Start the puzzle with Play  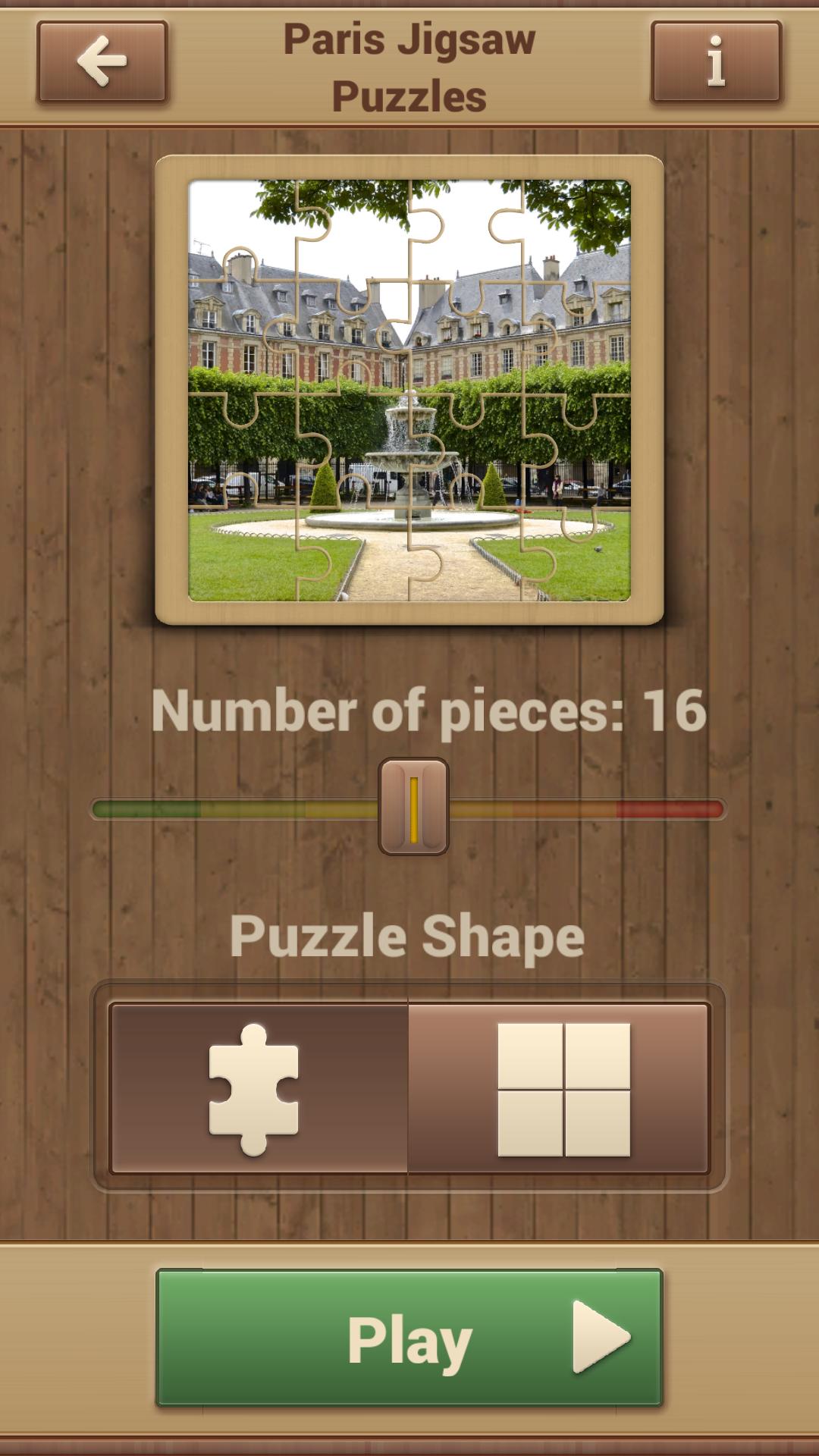[409, 1339]
